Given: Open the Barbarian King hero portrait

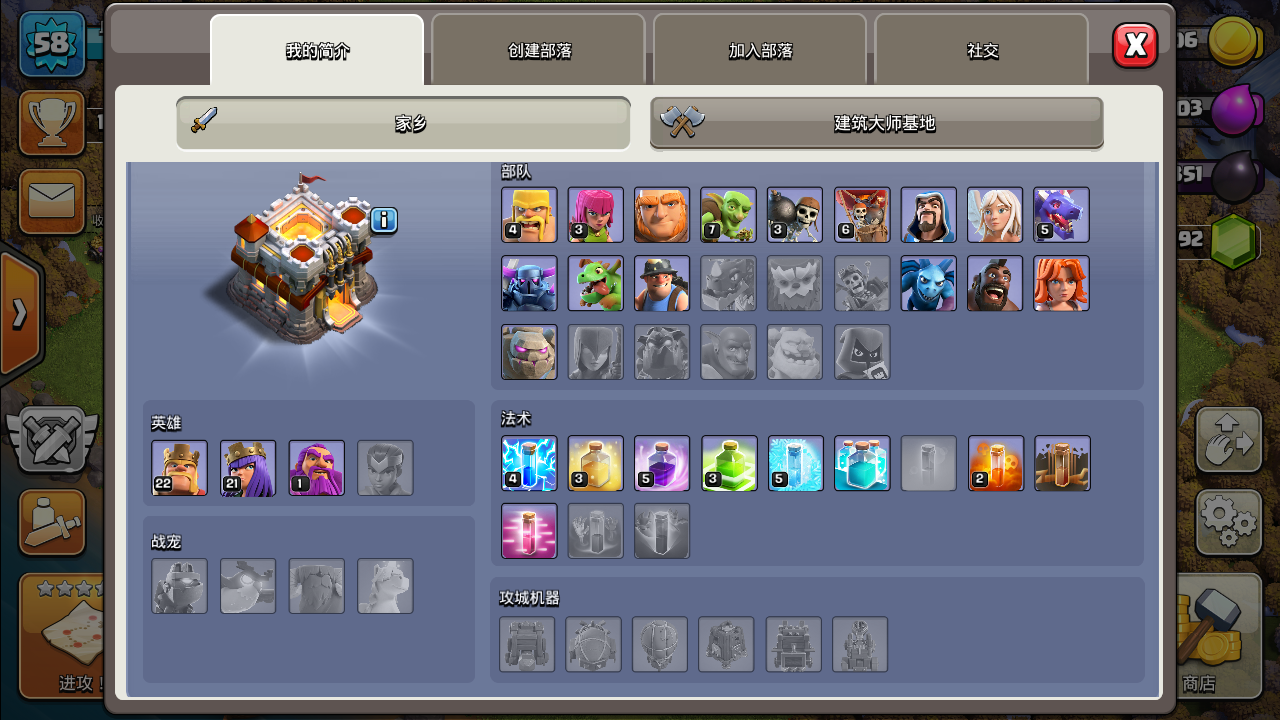Looking at the screenshot, I should [180, 468].
